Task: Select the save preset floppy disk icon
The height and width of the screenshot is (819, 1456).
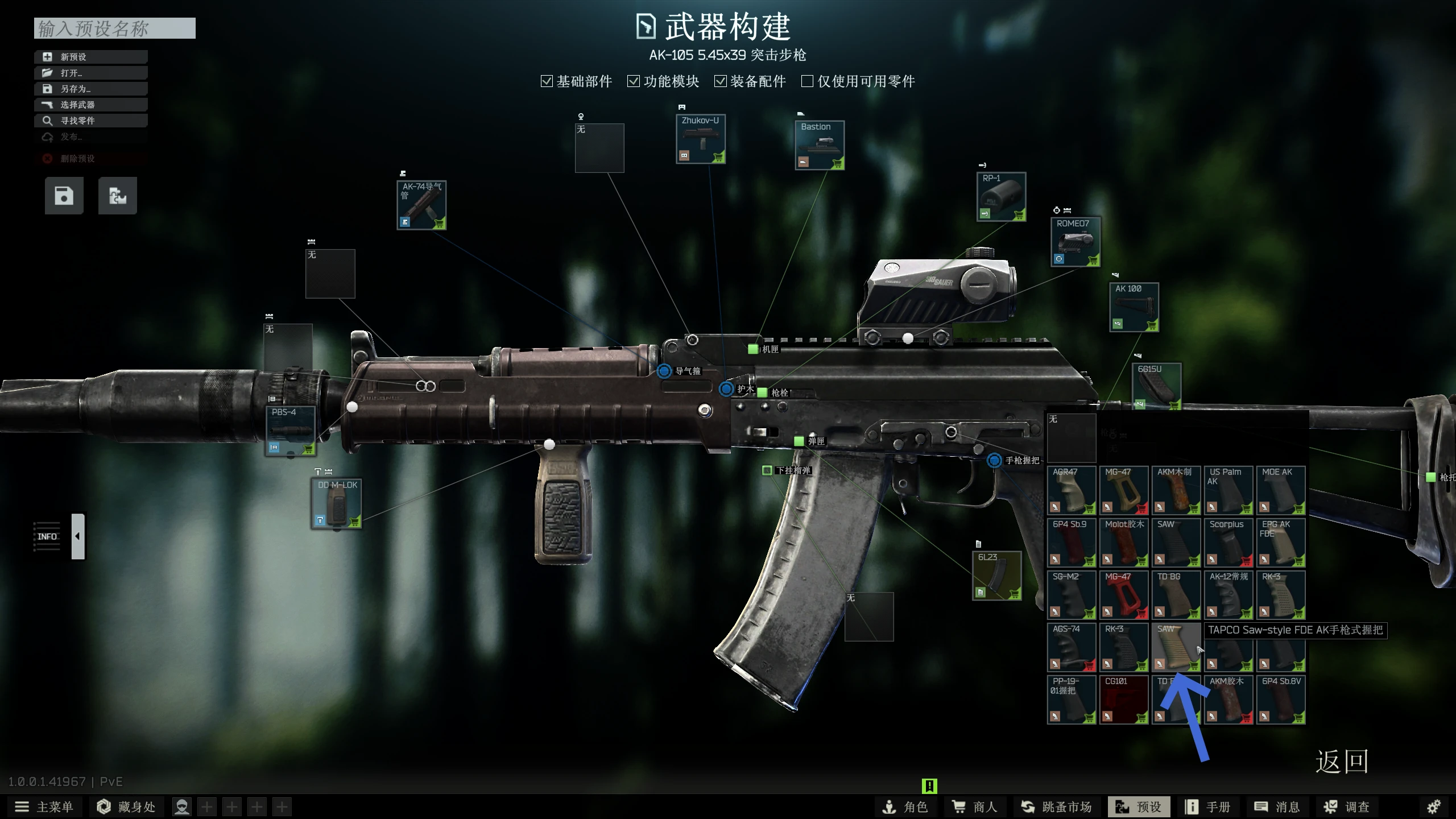Action: 63,195
